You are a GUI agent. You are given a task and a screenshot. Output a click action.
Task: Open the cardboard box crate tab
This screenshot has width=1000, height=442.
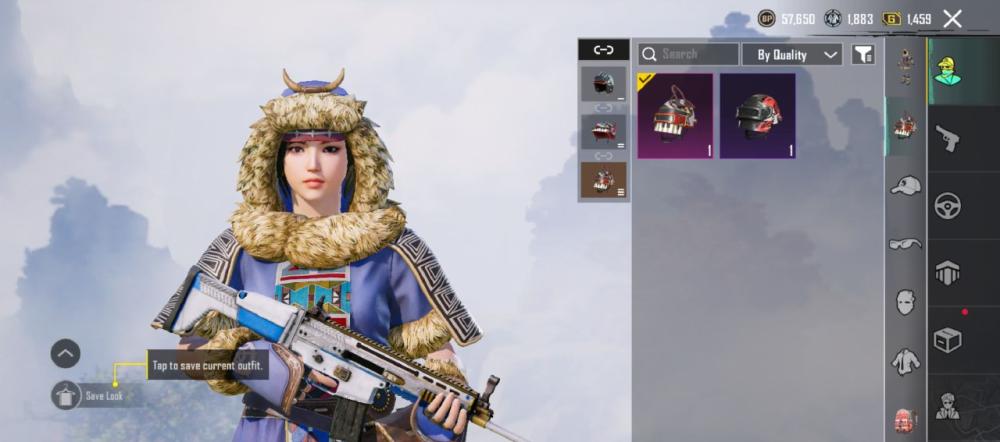click(947, 340)
